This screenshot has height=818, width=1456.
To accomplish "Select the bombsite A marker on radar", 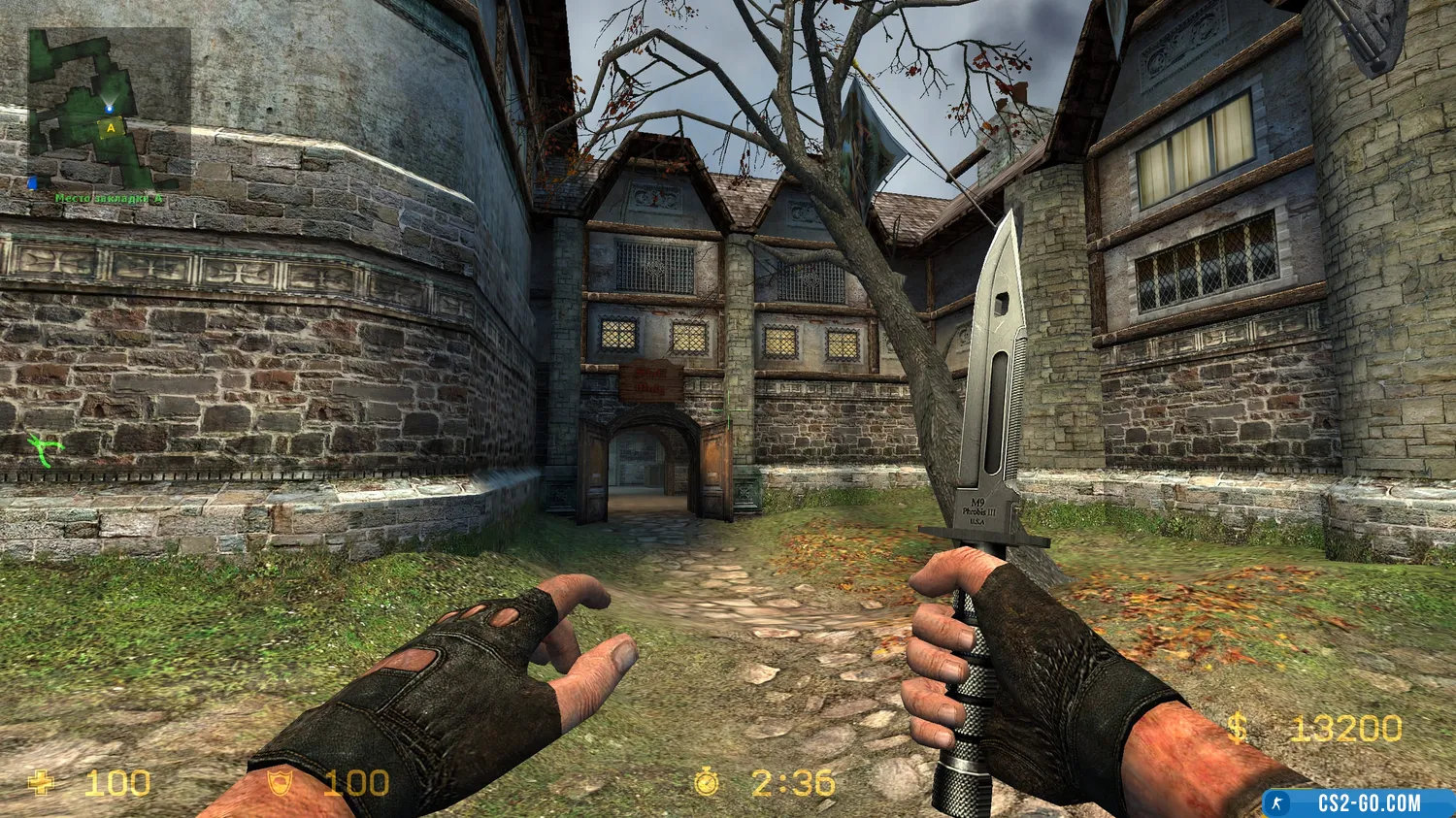I will (112, 127).
